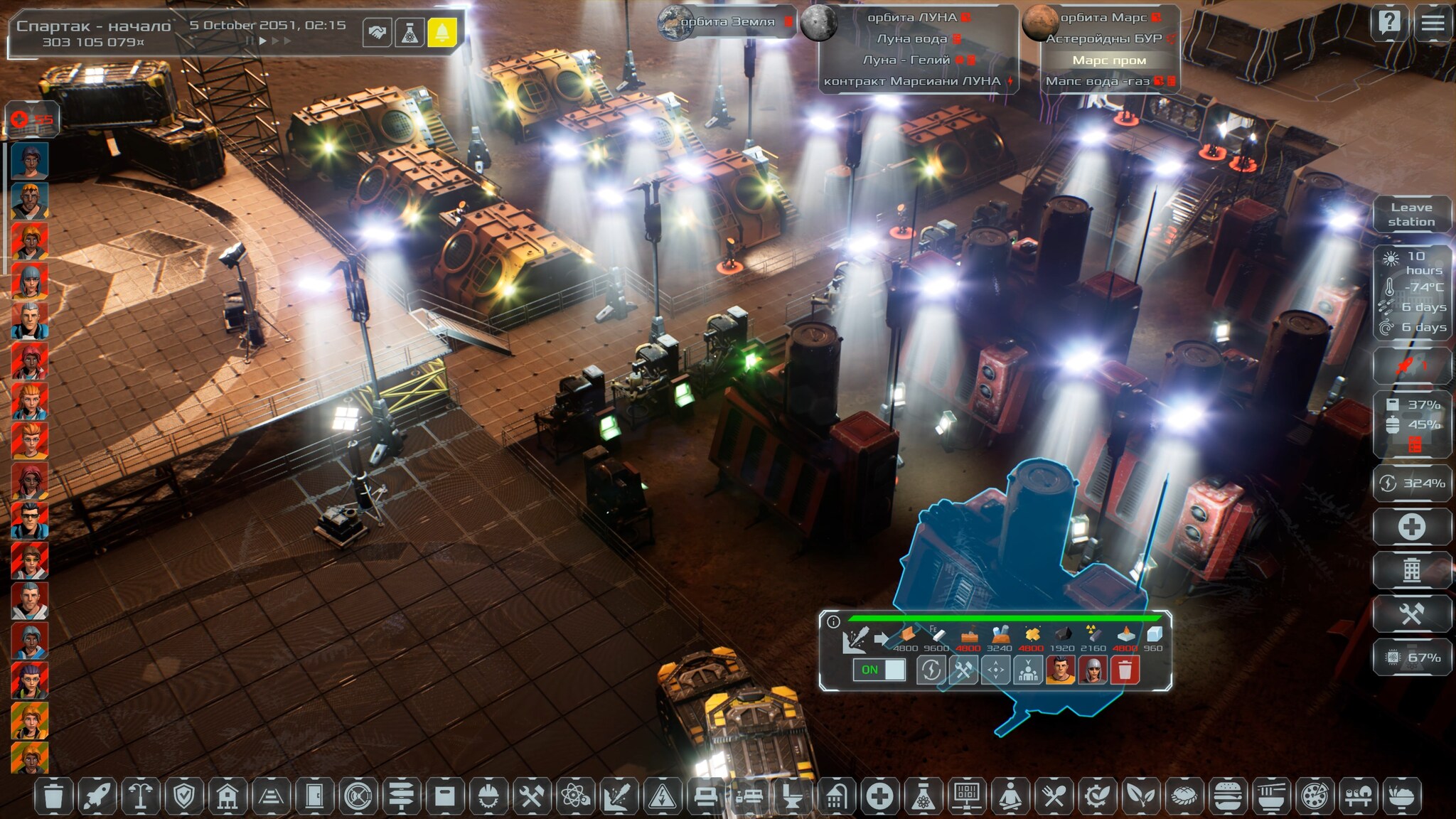Open the power 324% status panel
Viewport: 1456px width, 819px height.
pyautogui.click(x=1411, y=483)
